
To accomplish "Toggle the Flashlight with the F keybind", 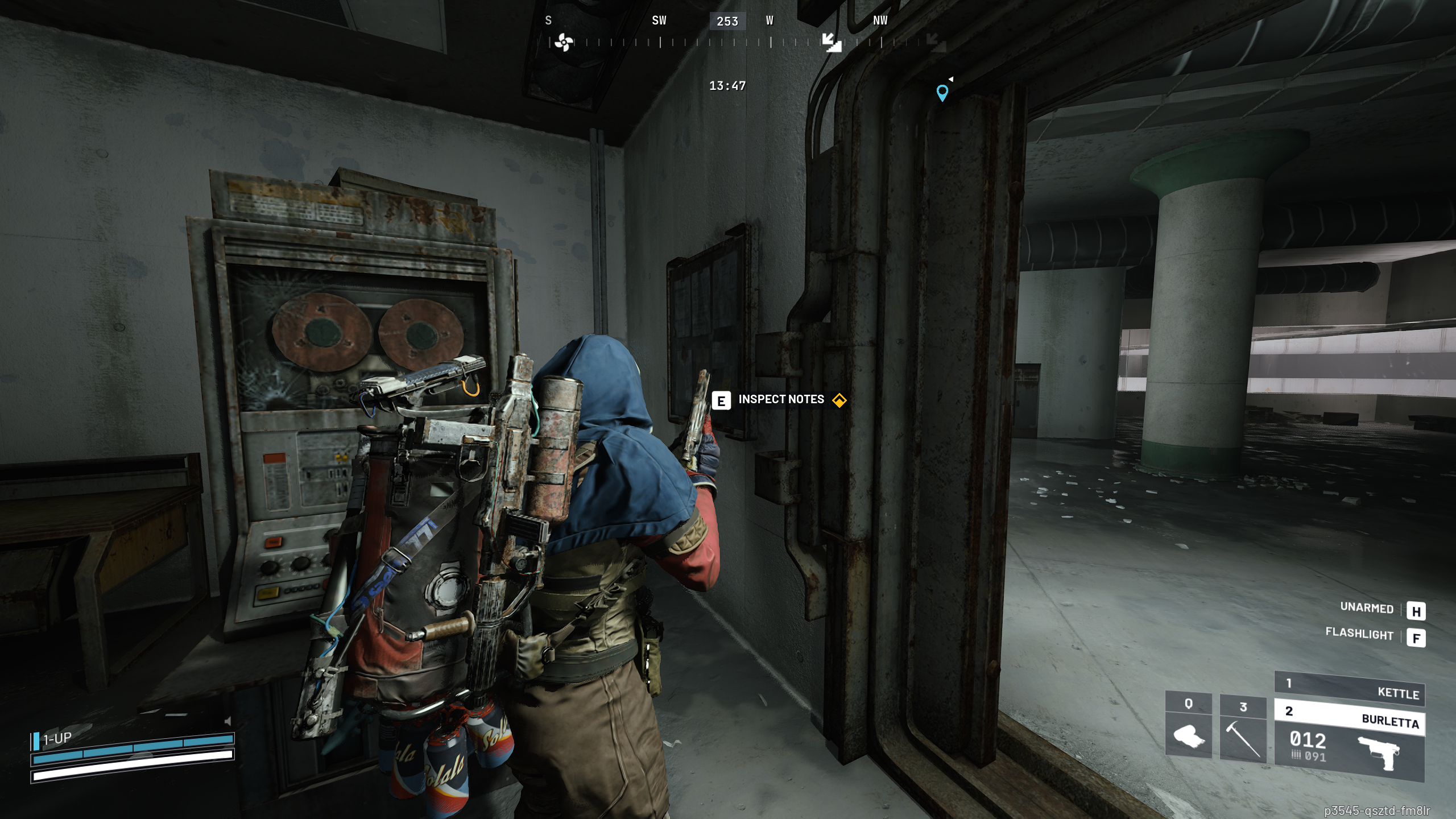I will point(1417,639).
